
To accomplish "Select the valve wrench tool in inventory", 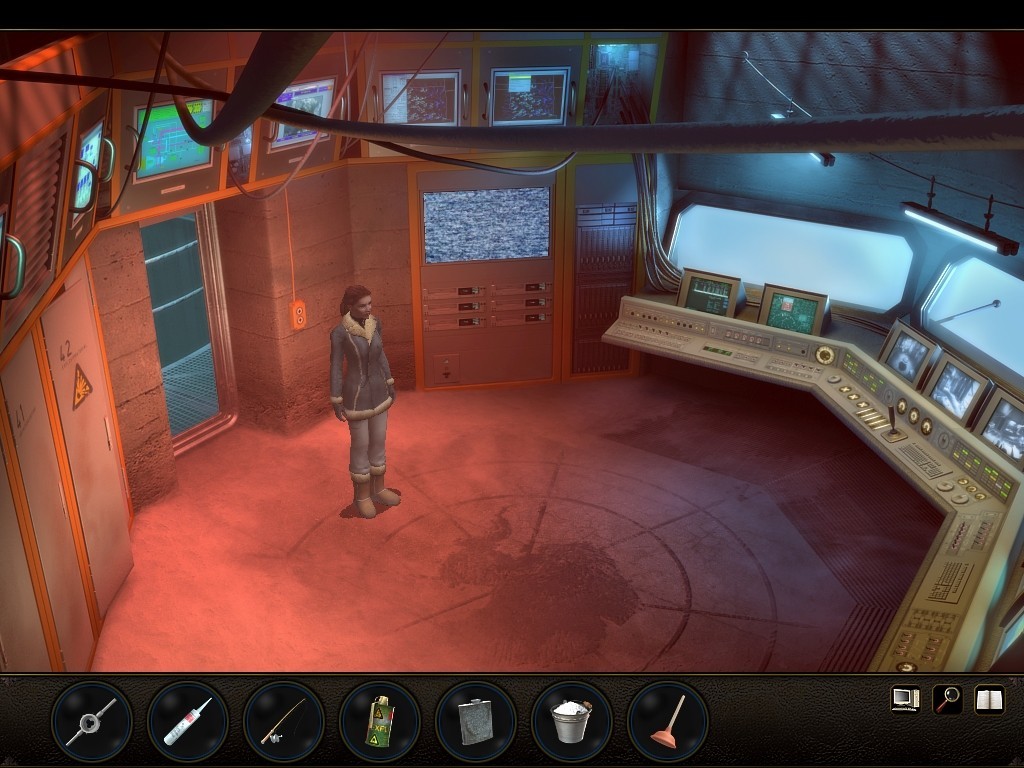I will point(92,722).
